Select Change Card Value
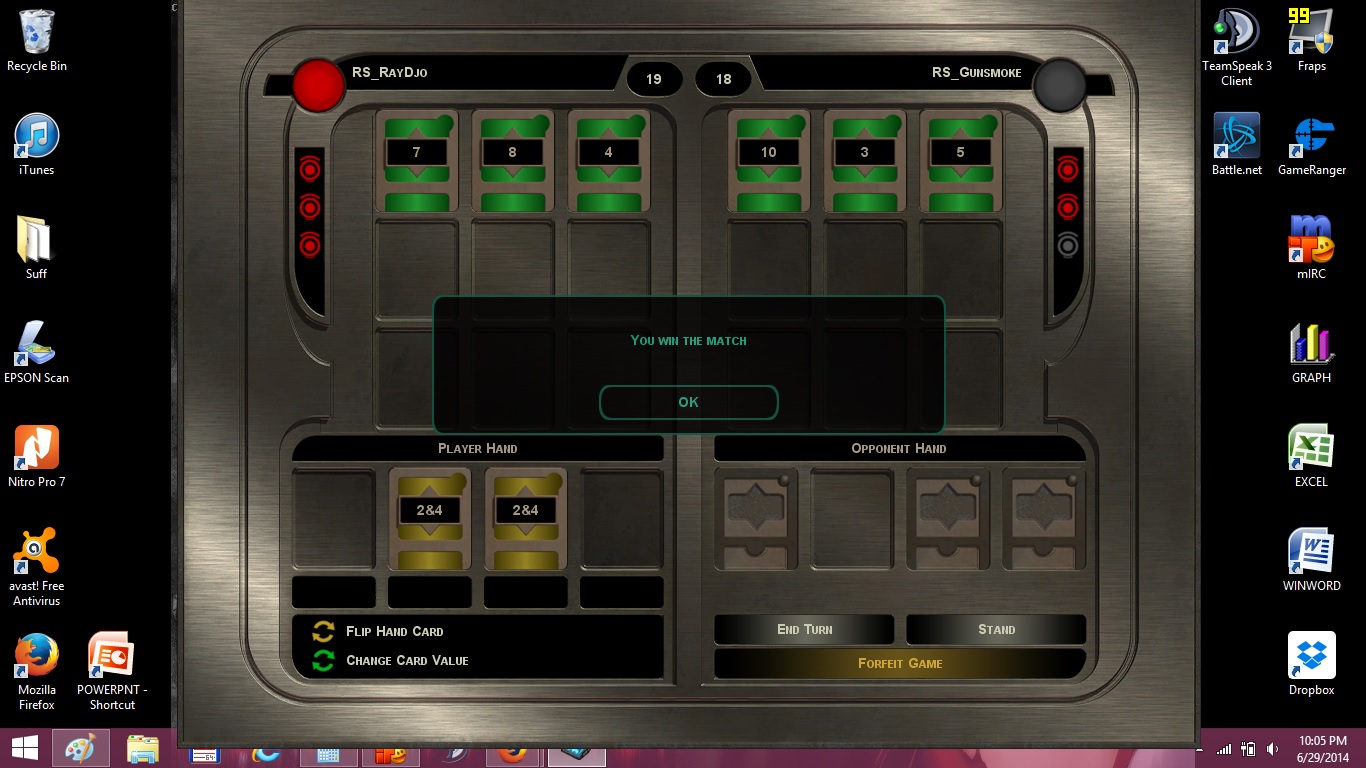 click(406, 660)
